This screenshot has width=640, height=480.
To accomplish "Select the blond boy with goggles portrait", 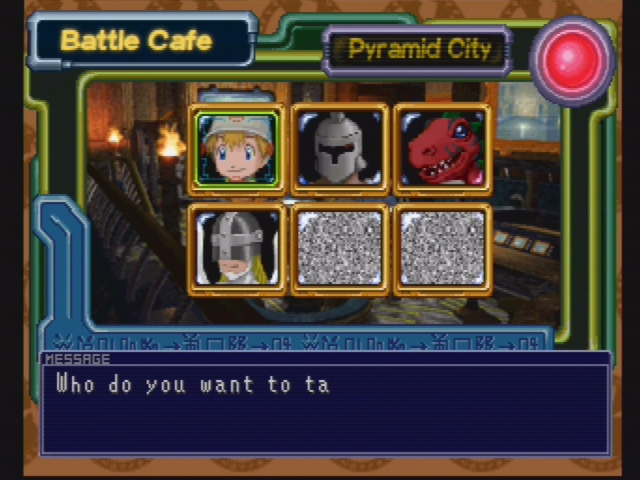I will (x=238, y=149).
